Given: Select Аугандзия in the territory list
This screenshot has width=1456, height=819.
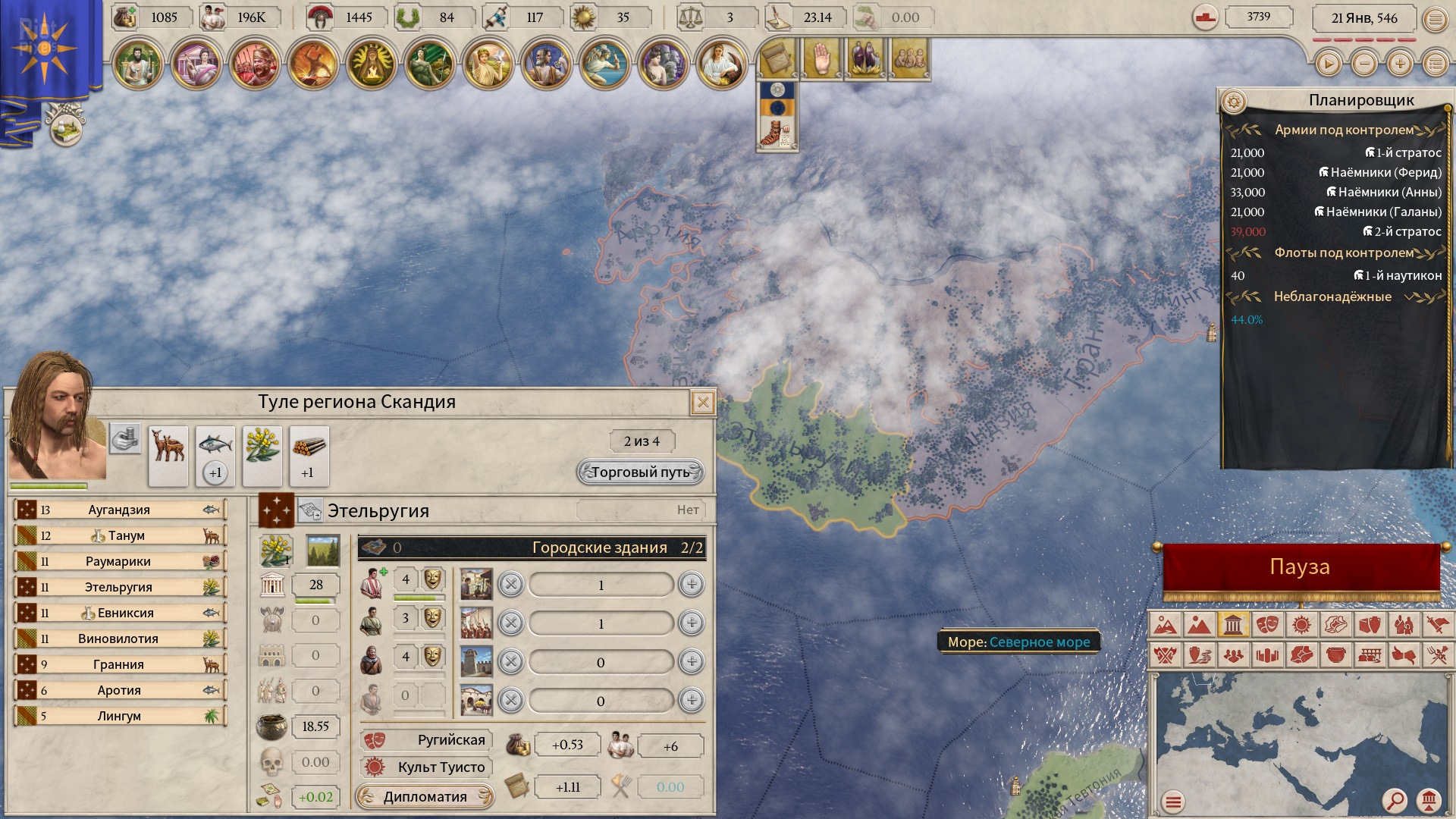Looking at the screenshot, I should click(119, 510).
